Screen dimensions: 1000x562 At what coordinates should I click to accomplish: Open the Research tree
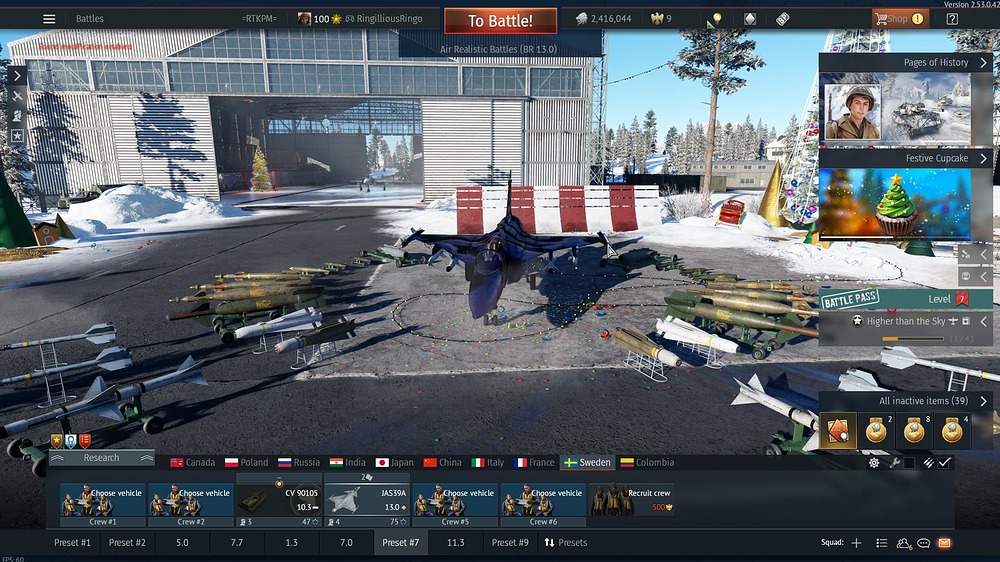(102, 458)
